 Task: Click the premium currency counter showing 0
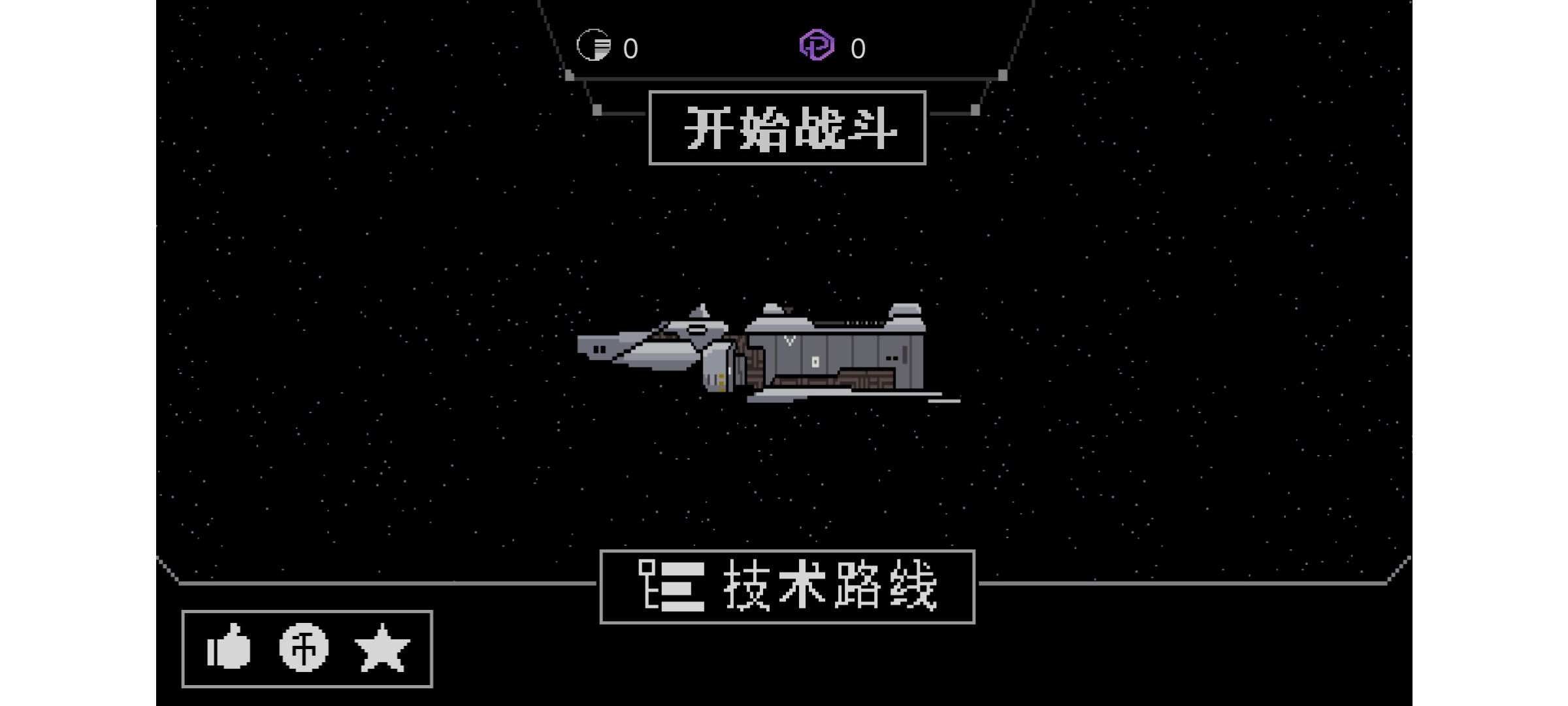[858, 47]
